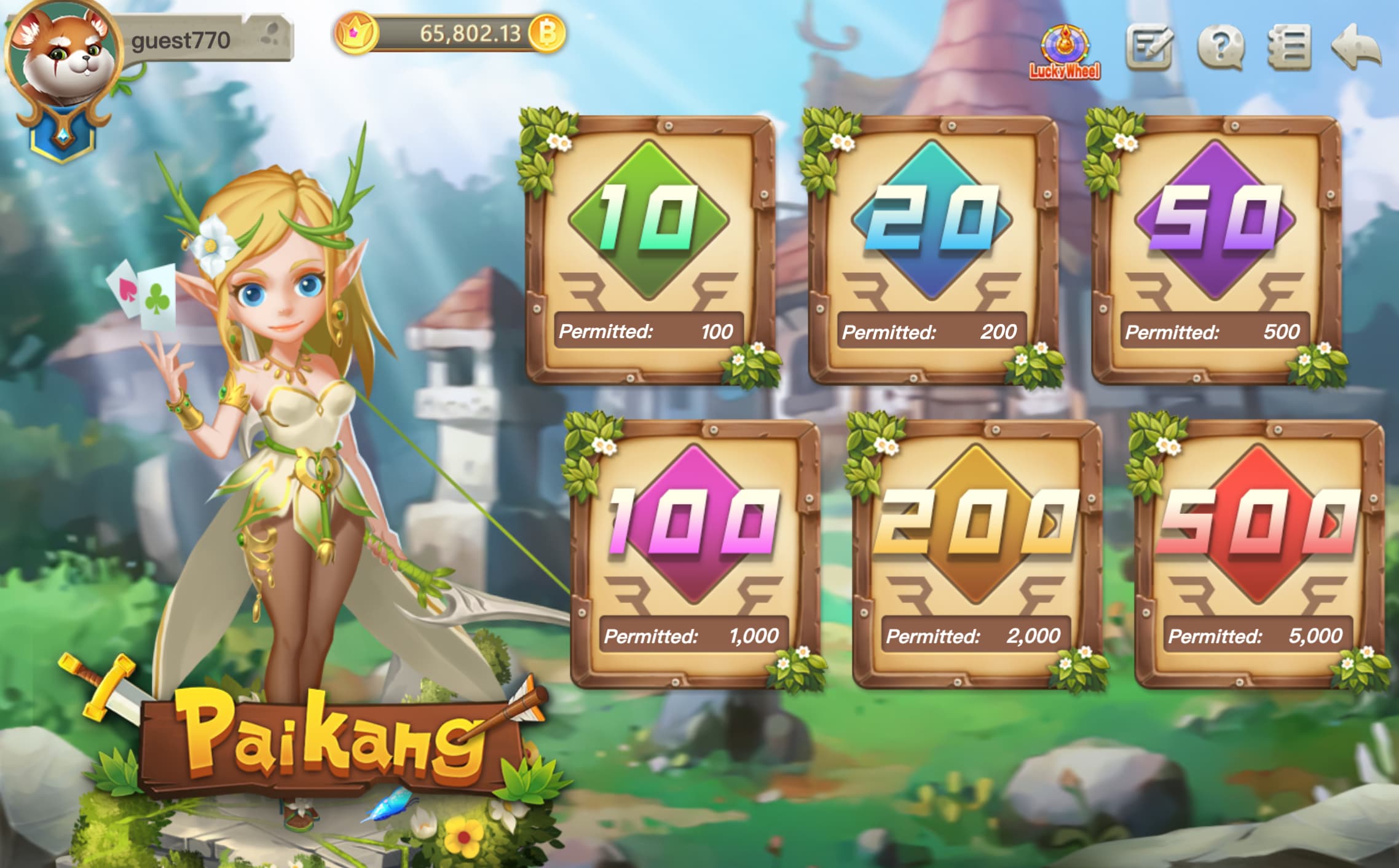Open the list menu icon

click(1289, 47)
